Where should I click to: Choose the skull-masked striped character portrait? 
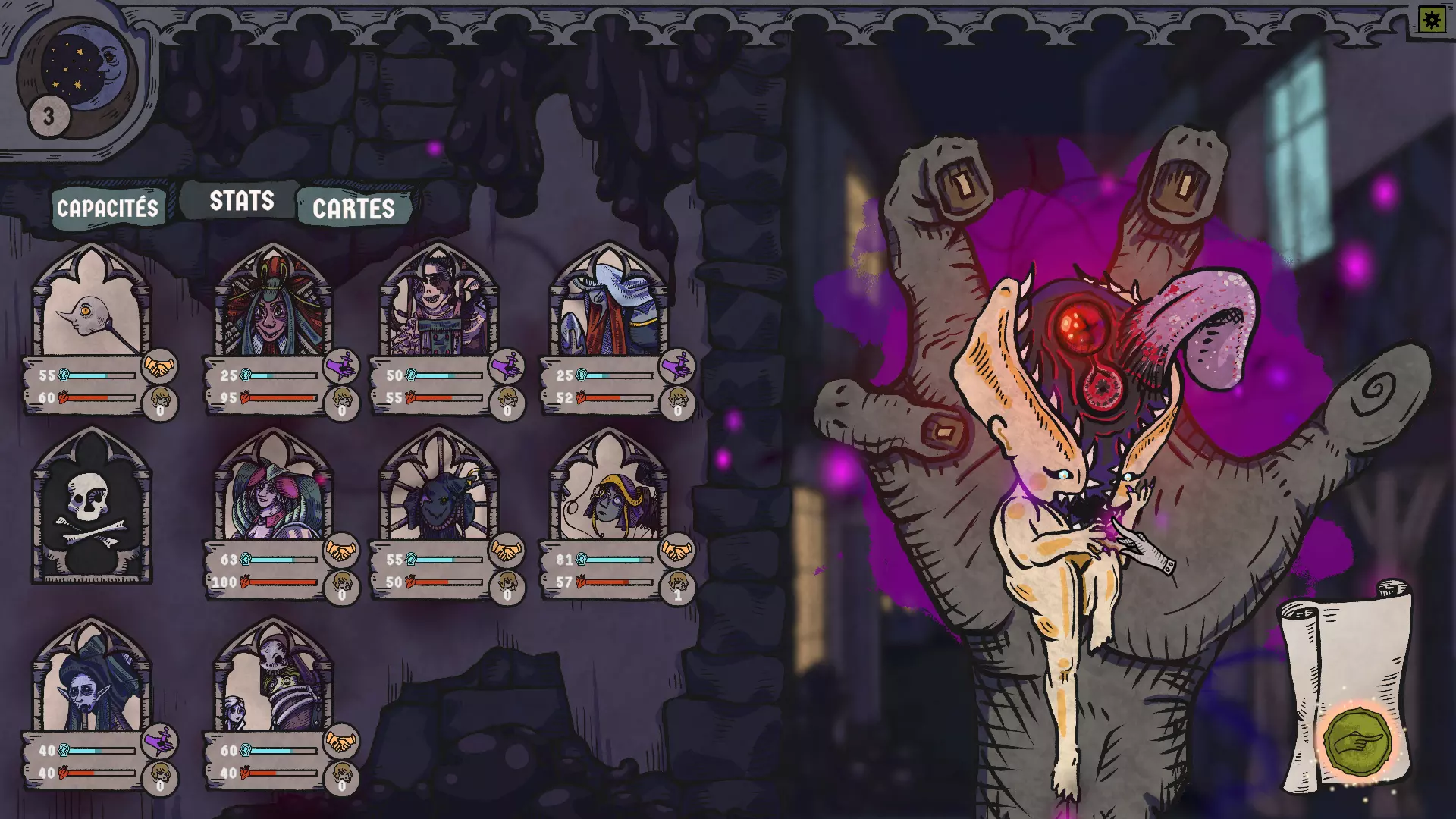[x=272, y=682]
